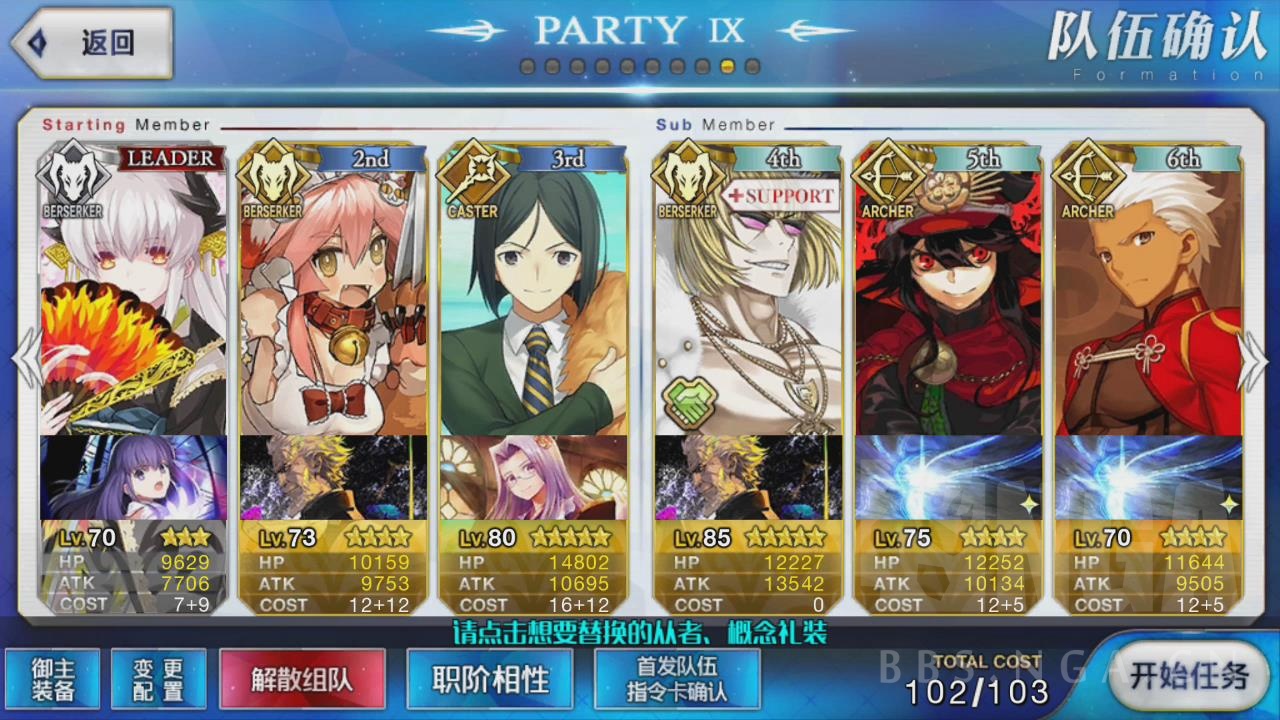Image resolution: width=1280 pixels, height=720 pixels.
Task: Select the 2nd slot pink-haired Berserker card
Action: coord(332,300)
